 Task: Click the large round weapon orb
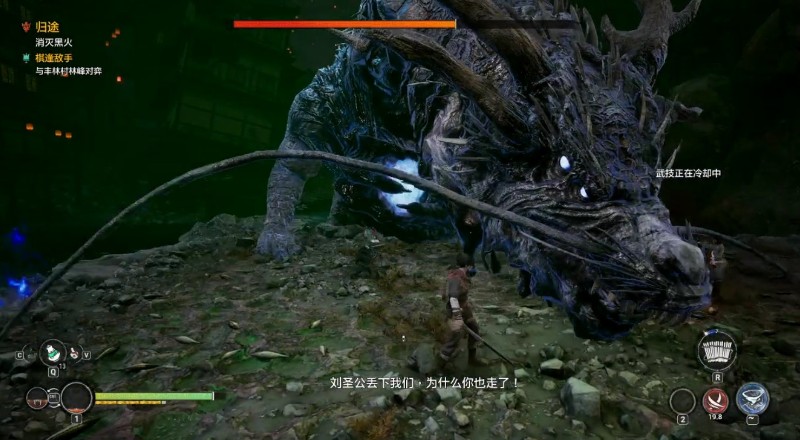pos(76,398)
